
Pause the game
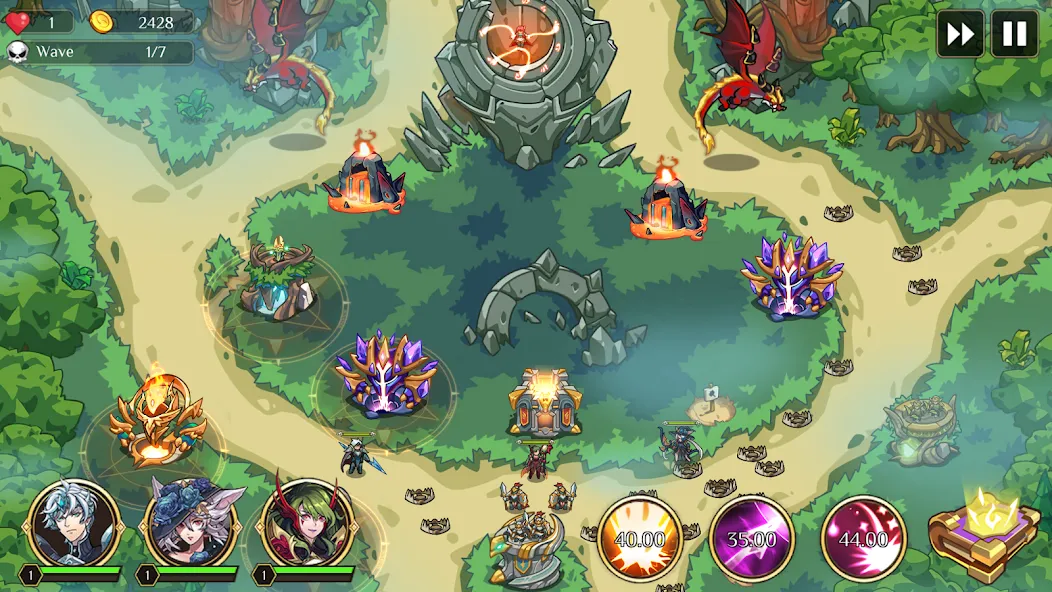[1014, 34]
